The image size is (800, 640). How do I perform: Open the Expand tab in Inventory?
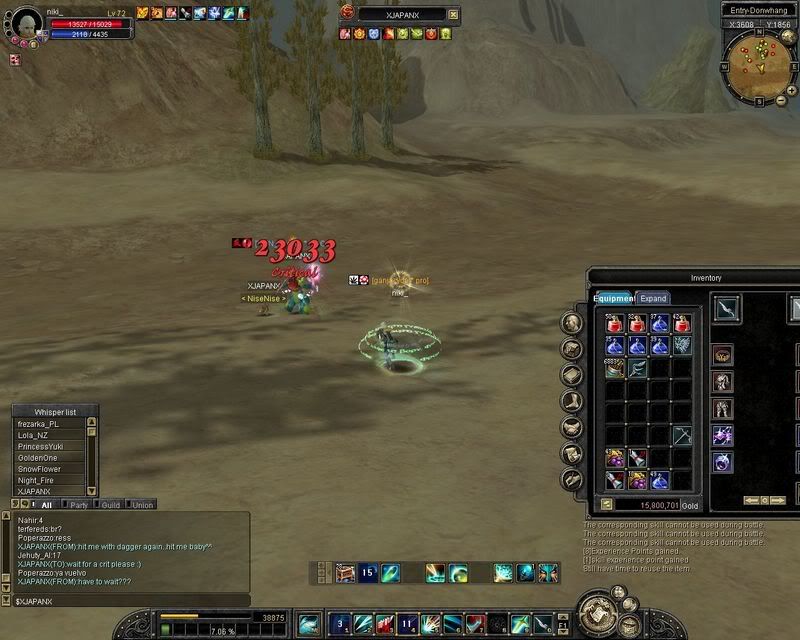[x=653, y=298]
